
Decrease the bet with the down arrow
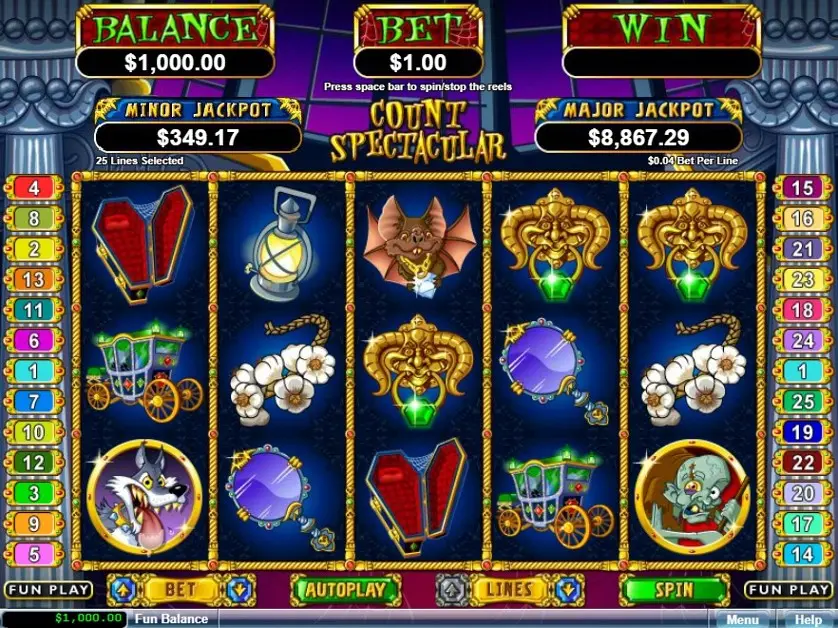[240, 590]
